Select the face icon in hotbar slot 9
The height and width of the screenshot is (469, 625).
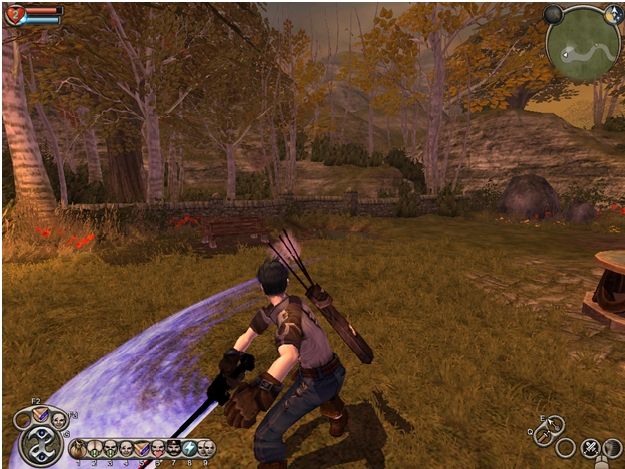coord(205,448)
